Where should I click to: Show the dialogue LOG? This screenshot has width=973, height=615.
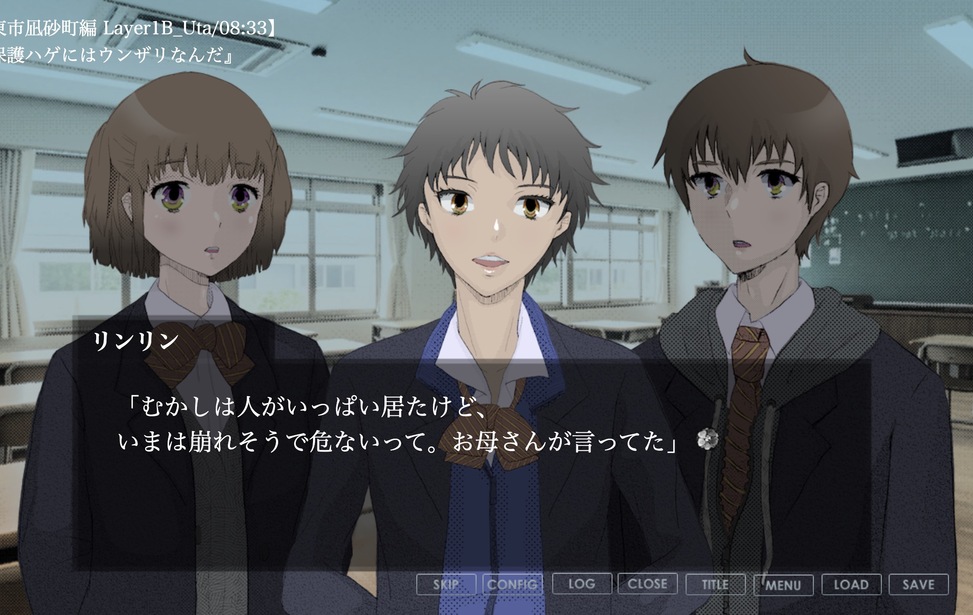(x=580, y=584)
